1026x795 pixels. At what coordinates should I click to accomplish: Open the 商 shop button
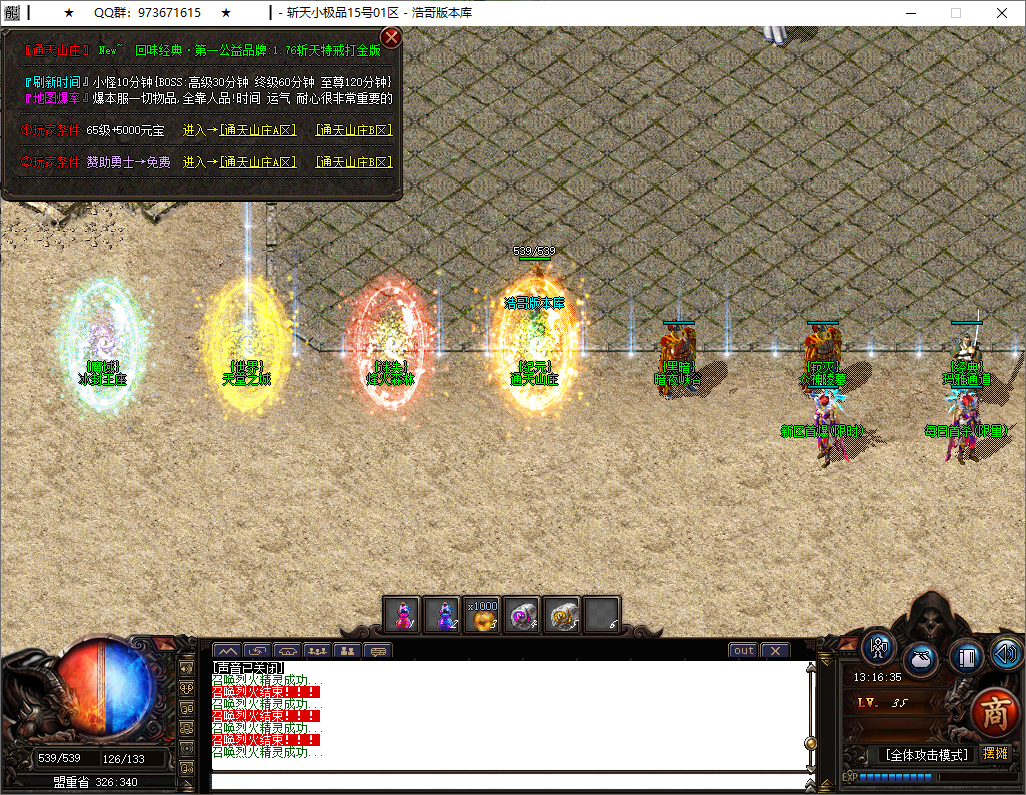point(995,711)
